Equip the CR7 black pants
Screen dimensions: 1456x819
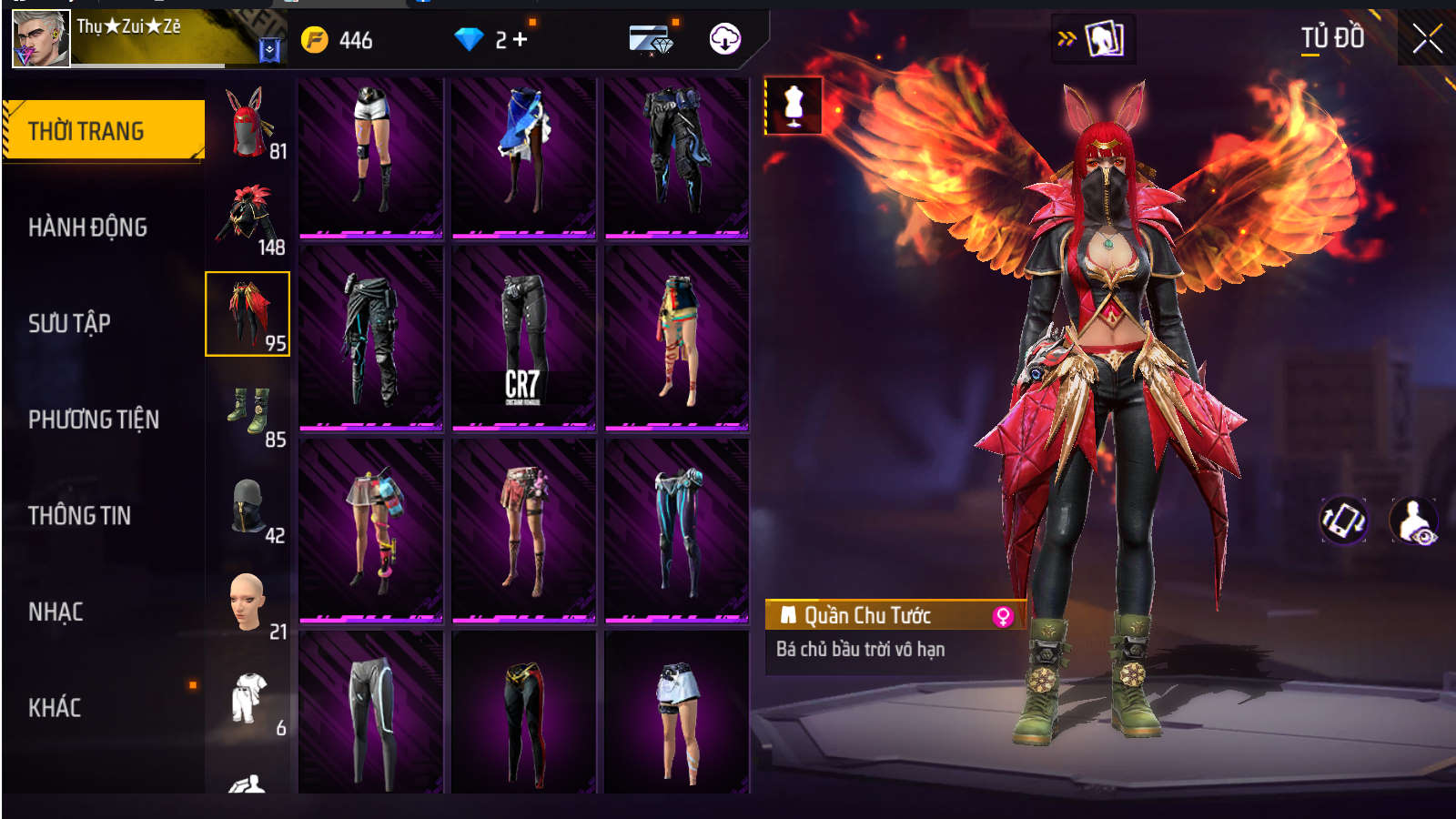[523, 337]
